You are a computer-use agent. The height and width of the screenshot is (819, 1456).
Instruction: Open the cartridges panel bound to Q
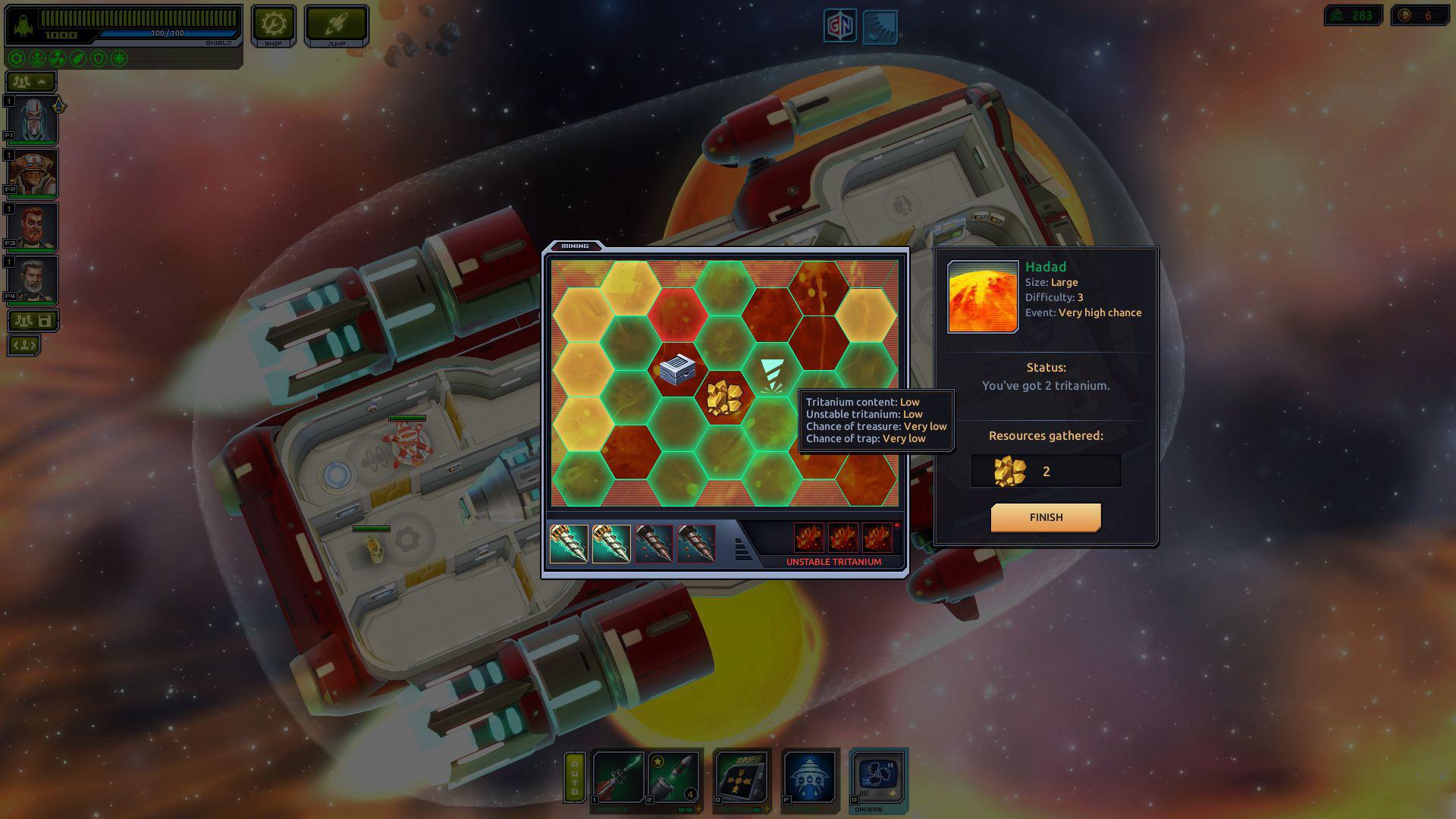[741, 777]
